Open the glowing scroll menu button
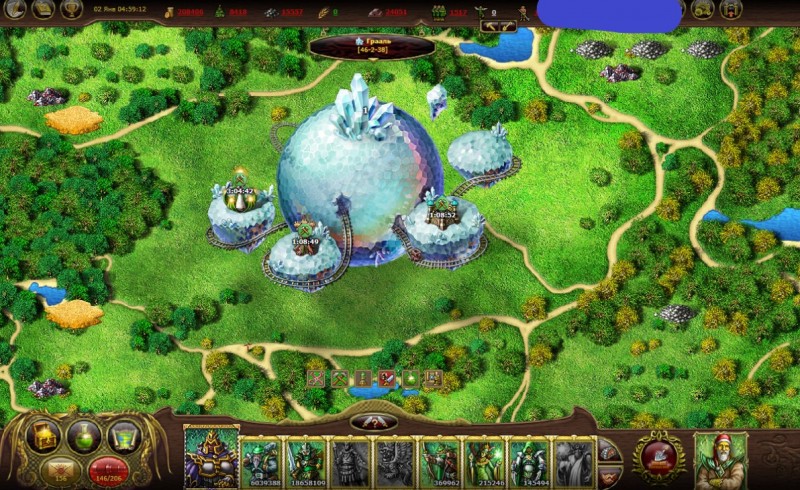The width and height of the screenshot is (800, 490). [122, 435]
